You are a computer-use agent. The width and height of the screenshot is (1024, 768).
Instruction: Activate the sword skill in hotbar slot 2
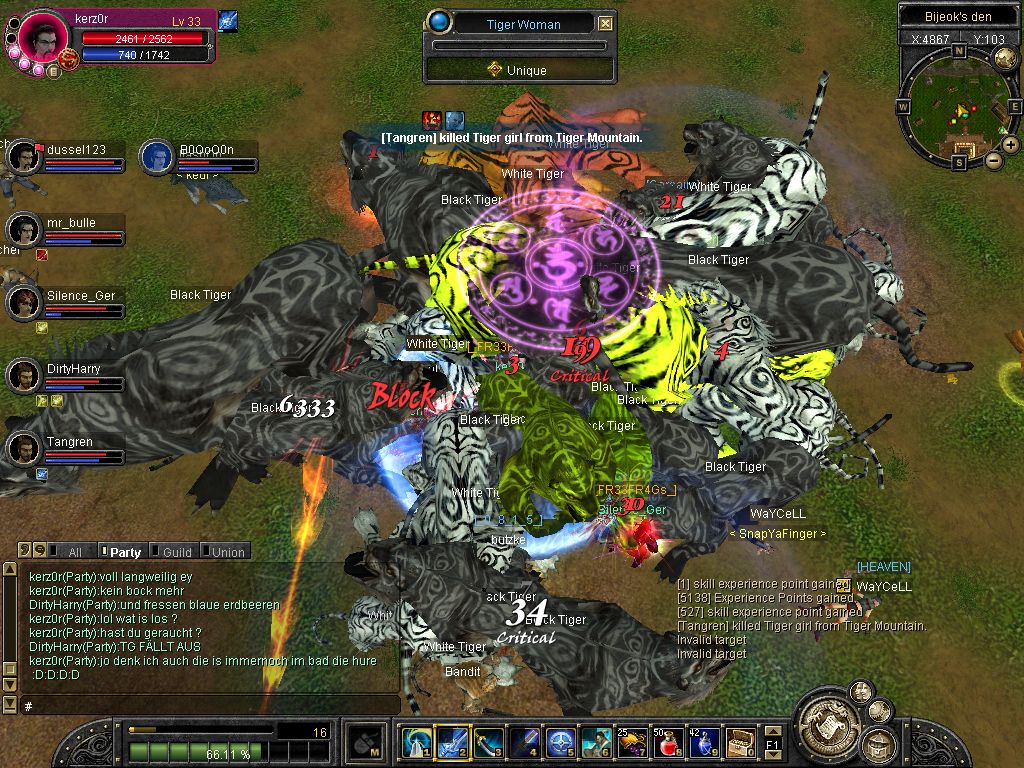click(x=451, y=743)
